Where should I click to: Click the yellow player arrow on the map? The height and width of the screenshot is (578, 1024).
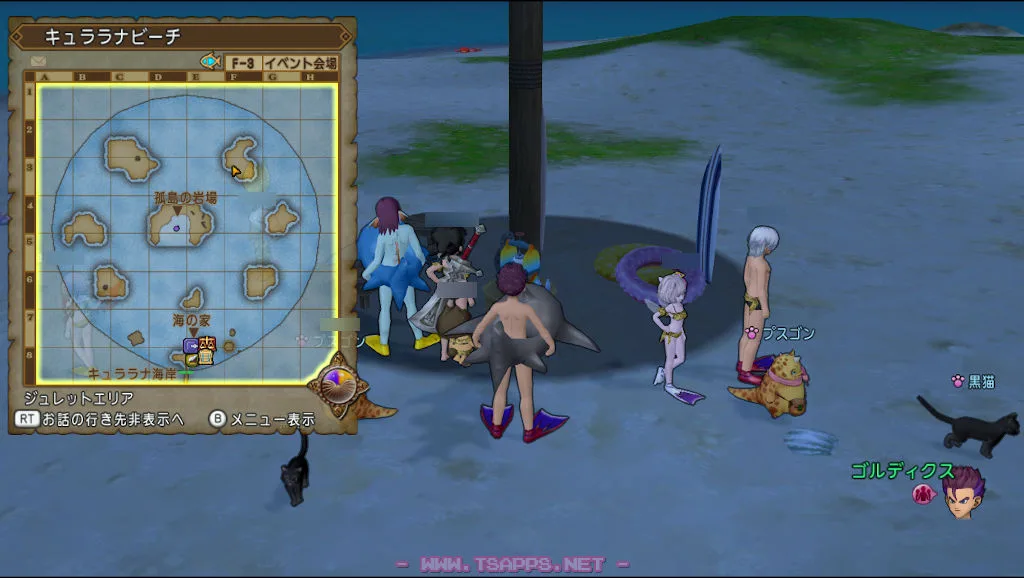[x=236, y=171]
